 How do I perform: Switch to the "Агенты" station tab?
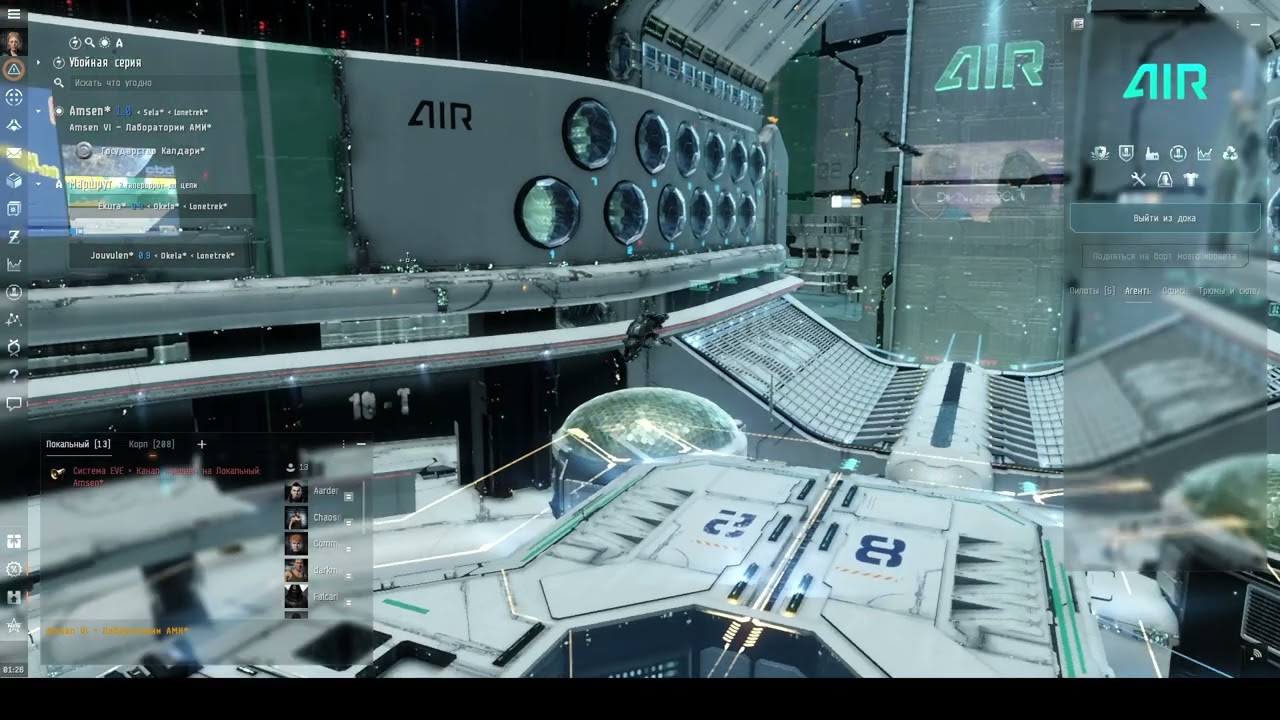click(x=1137, y=291)
